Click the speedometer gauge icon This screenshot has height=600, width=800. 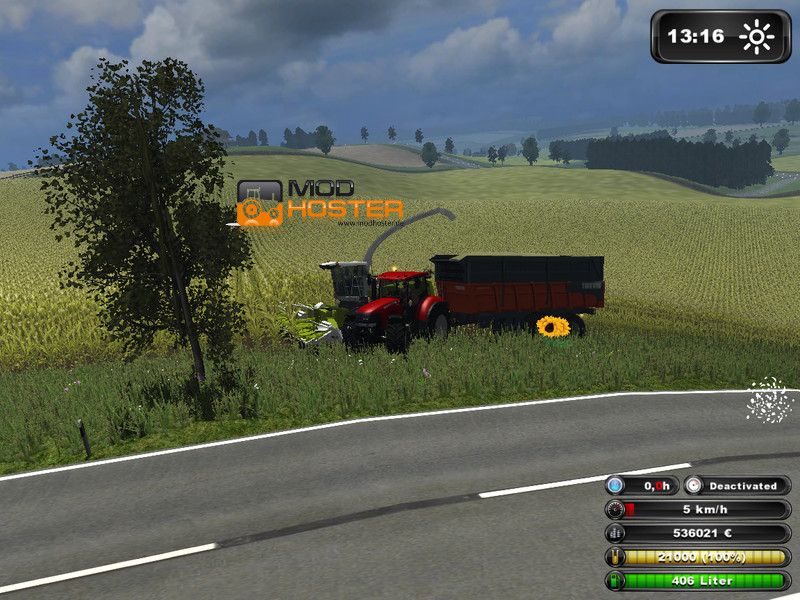[x=616, y=509]
